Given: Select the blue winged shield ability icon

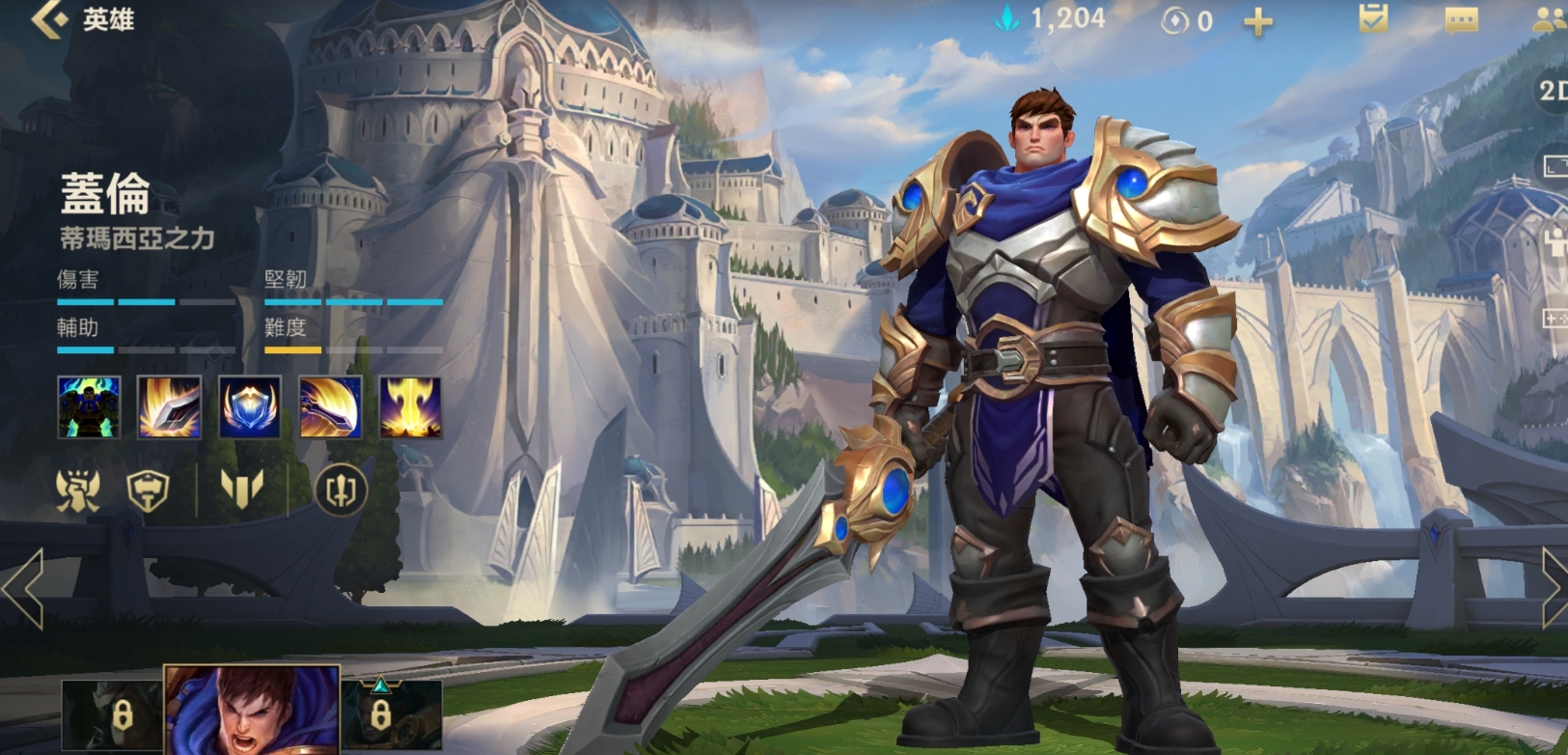Looking at the screenshot, I should [250, 407].
